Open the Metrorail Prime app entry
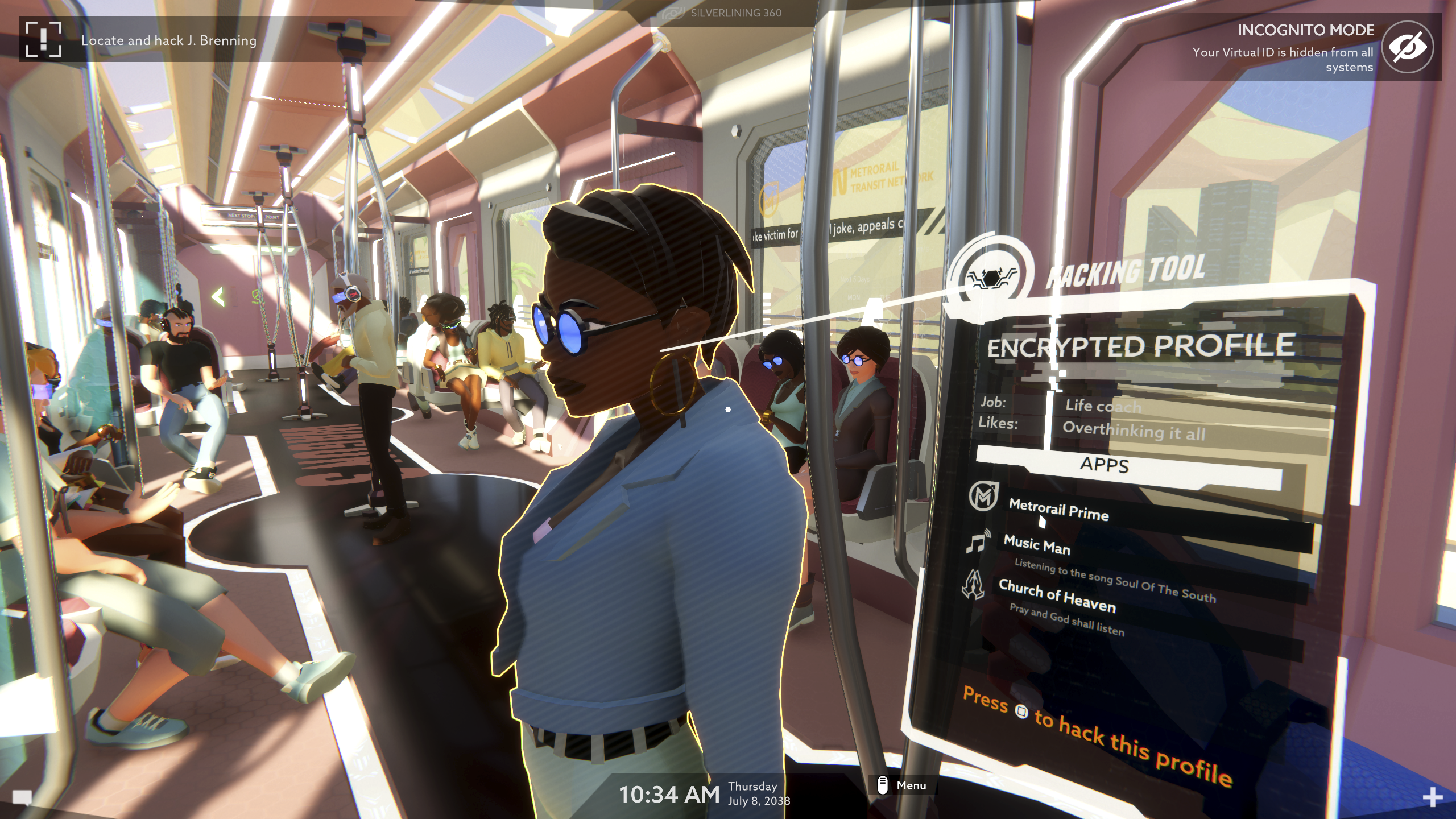Screen dimensions: 1456x819 tap(1058, 509)
